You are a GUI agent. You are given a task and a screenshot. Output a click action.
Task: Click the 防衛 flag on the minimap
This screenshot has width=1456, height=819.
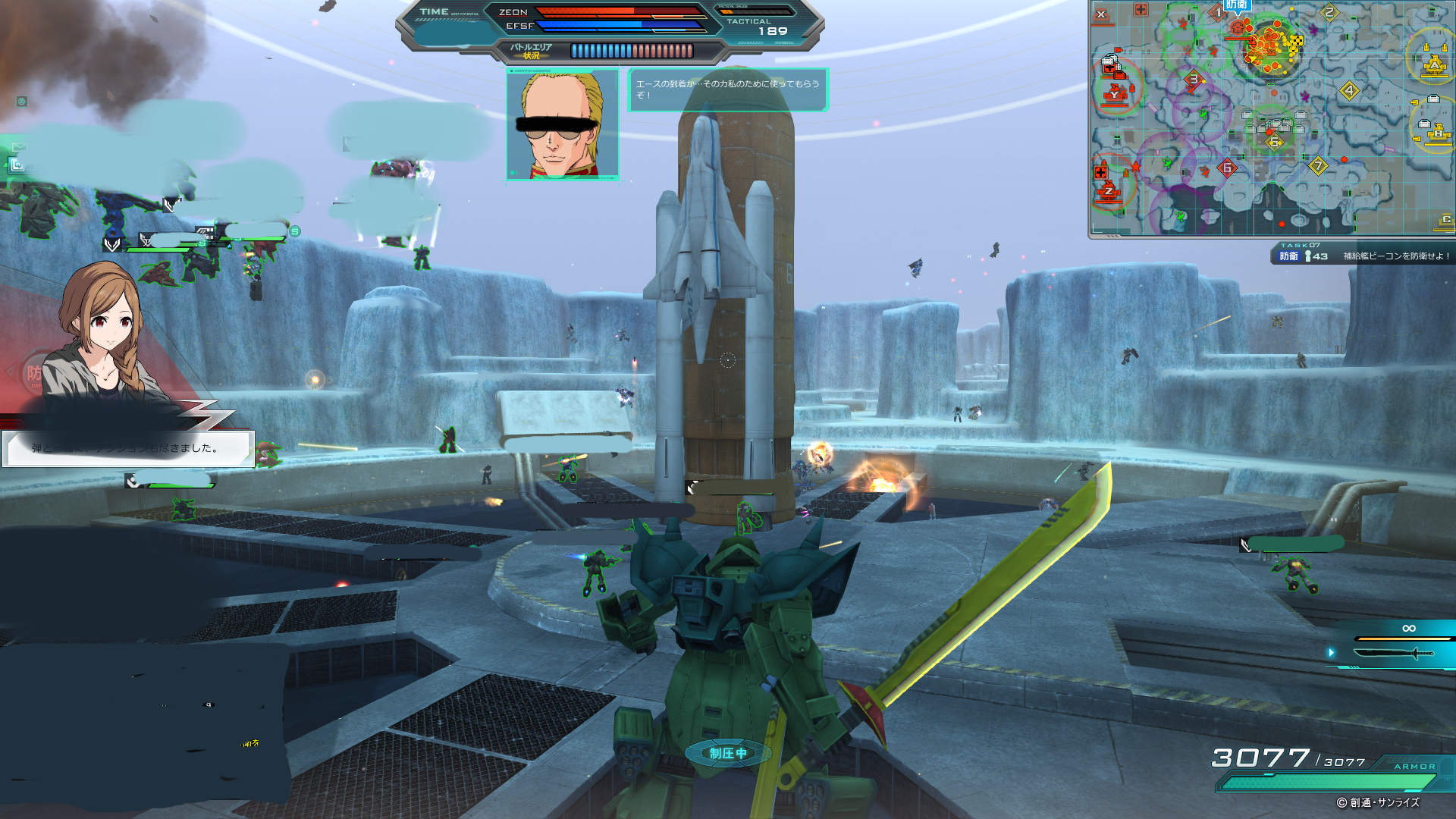[1236, 5]
